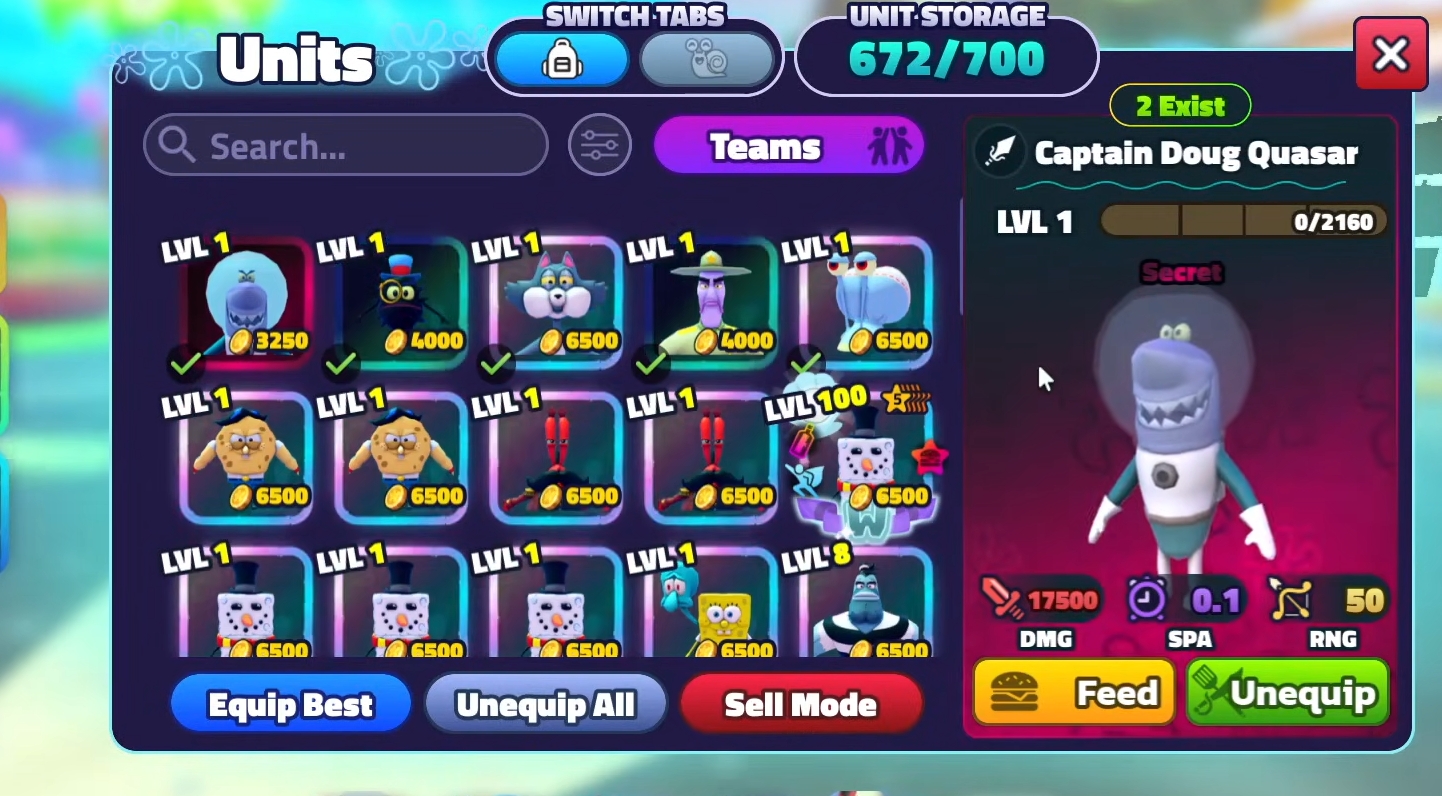Switch to the snail tab

709,59
